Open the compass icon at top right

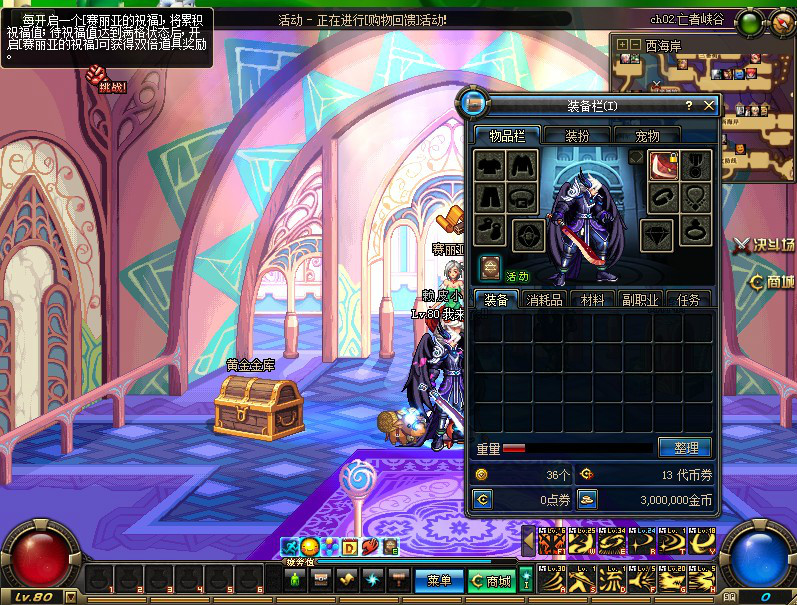779,20
